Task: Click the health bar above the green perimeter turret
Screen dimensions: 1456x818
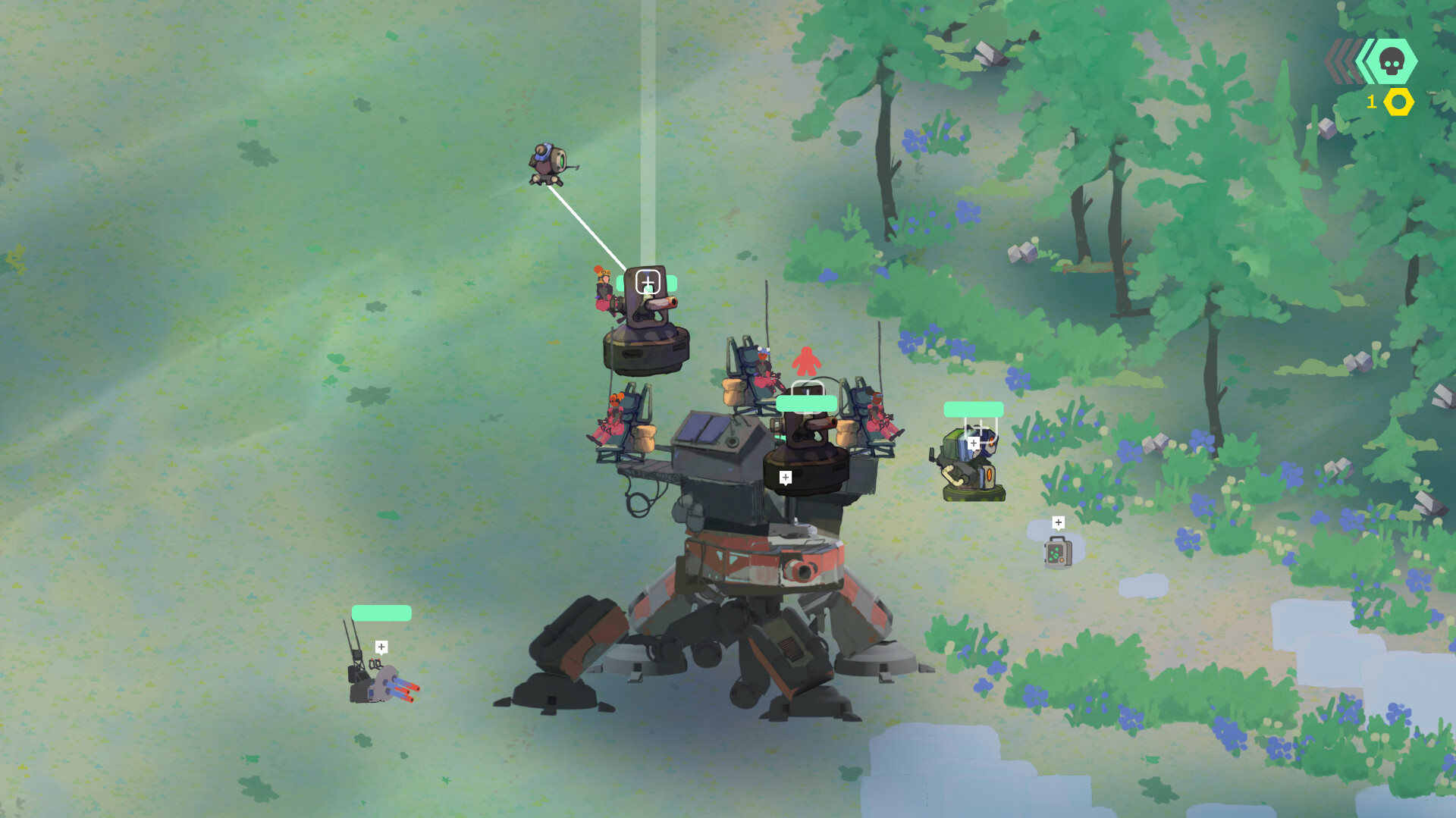Action: pyautogui.click(x=973, y=409)
